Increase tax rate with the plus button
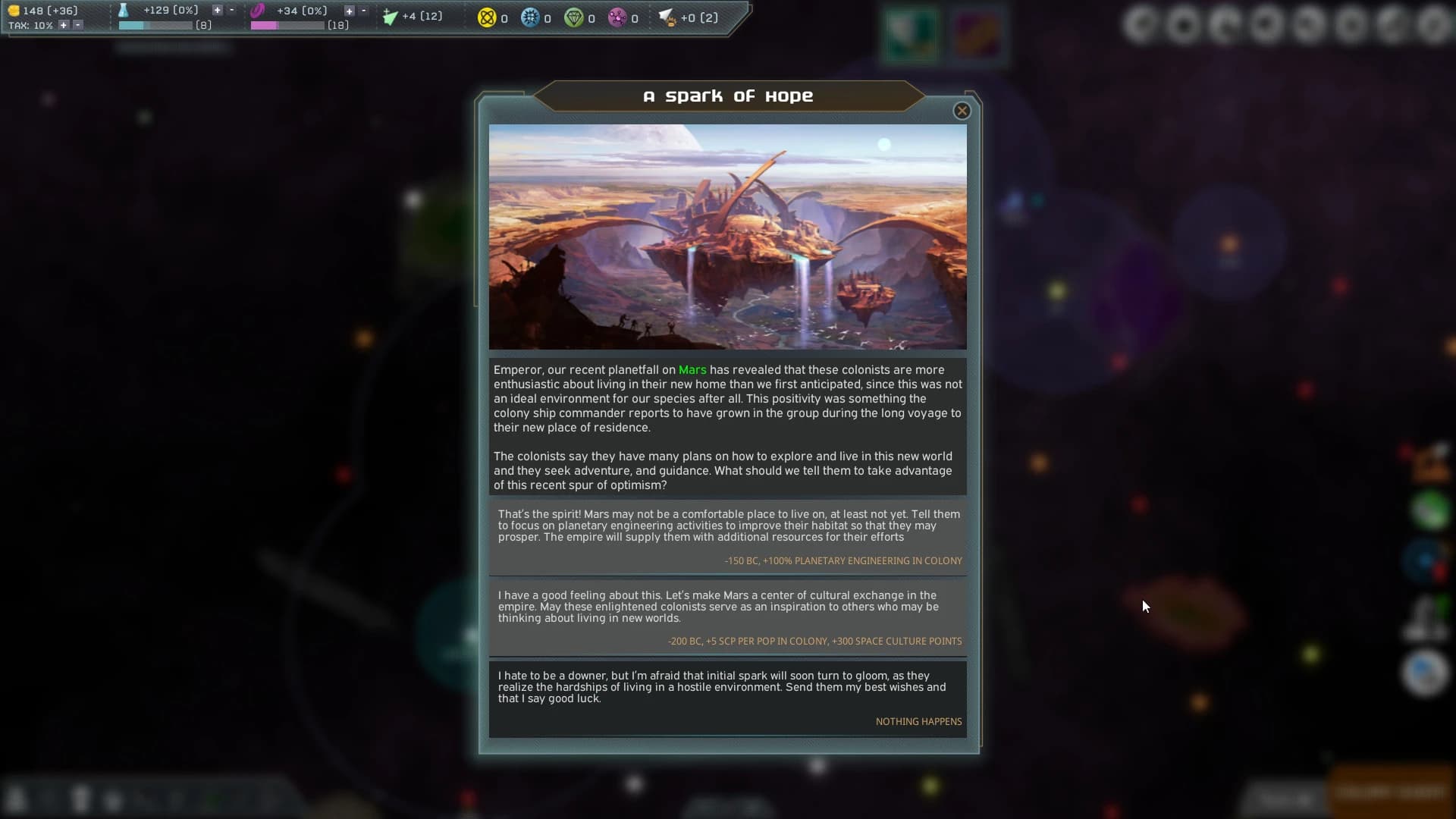The image size is (1456, 819). click(64, 25)
